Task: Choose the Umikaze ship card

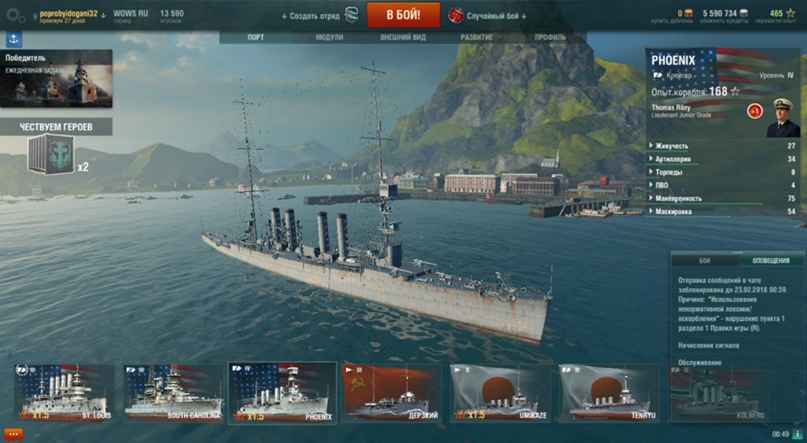Action: [499, 391]
